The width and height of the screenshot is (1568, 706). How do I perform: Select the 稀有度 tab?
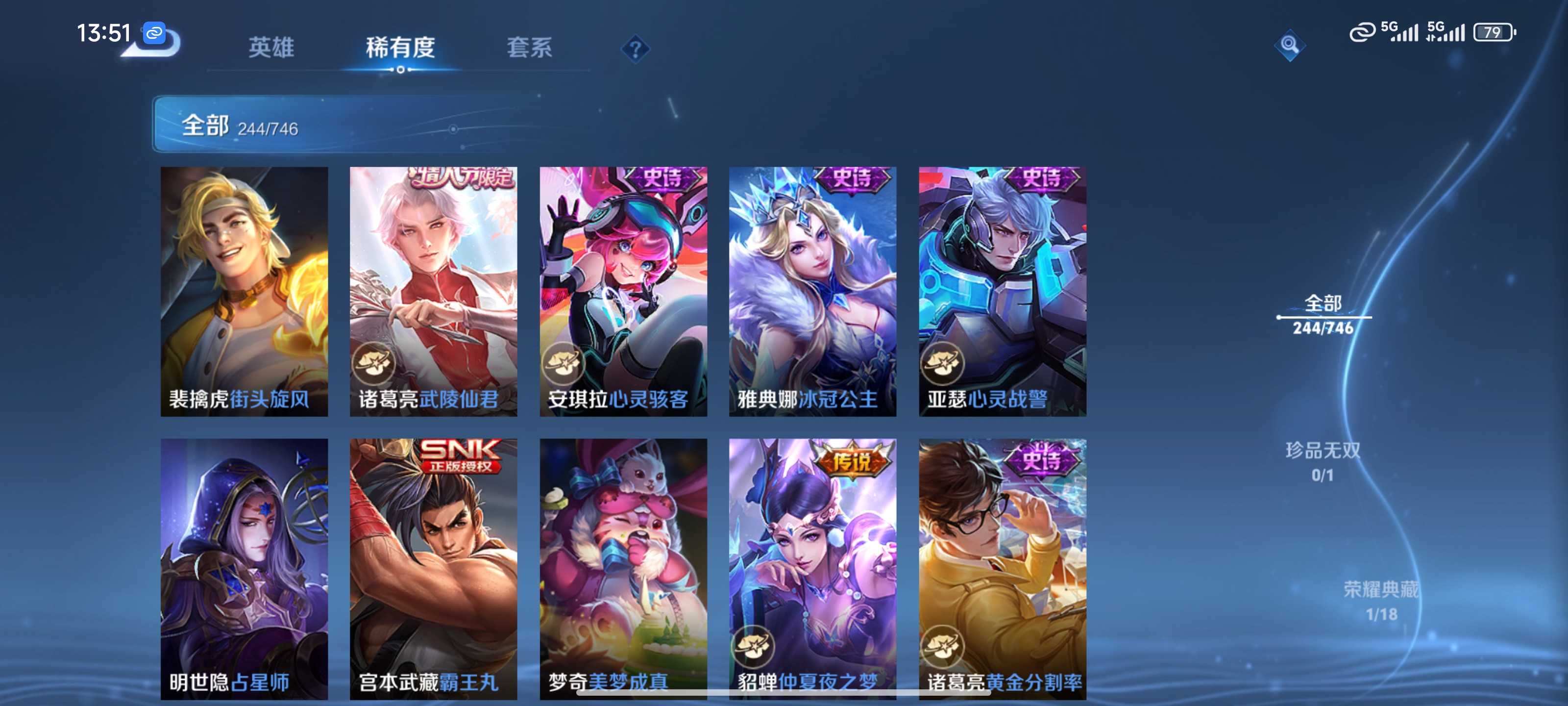pos(400,48)
